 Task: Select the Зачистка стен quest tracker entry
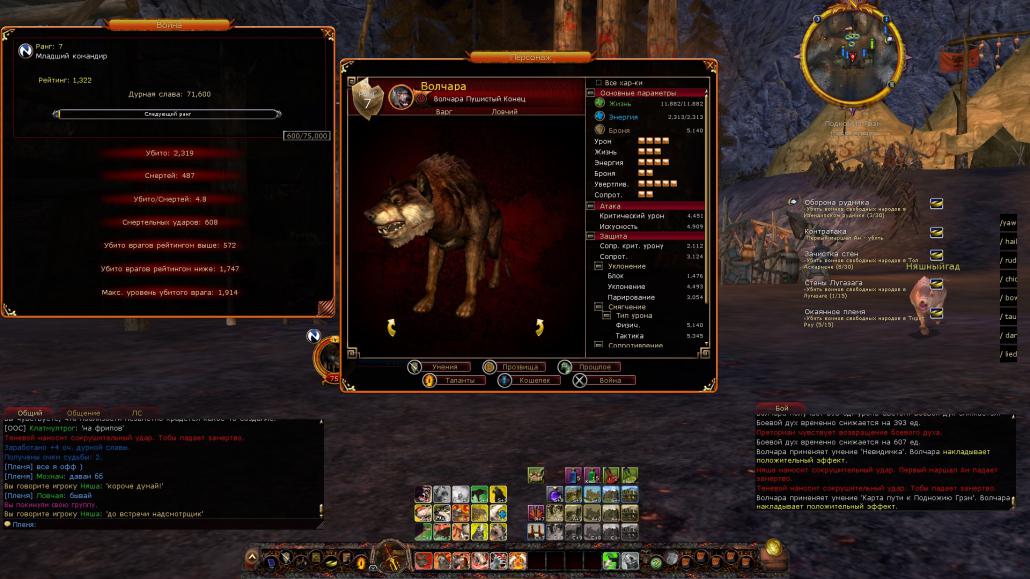click(832, 256)
